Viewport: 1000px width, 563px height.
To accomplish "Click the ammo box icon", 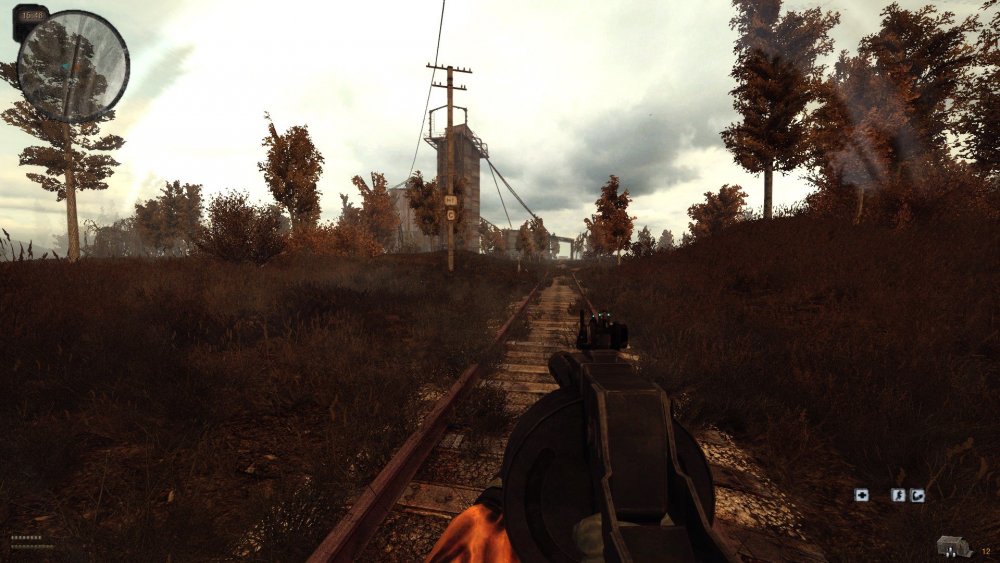I will point(954,546).
